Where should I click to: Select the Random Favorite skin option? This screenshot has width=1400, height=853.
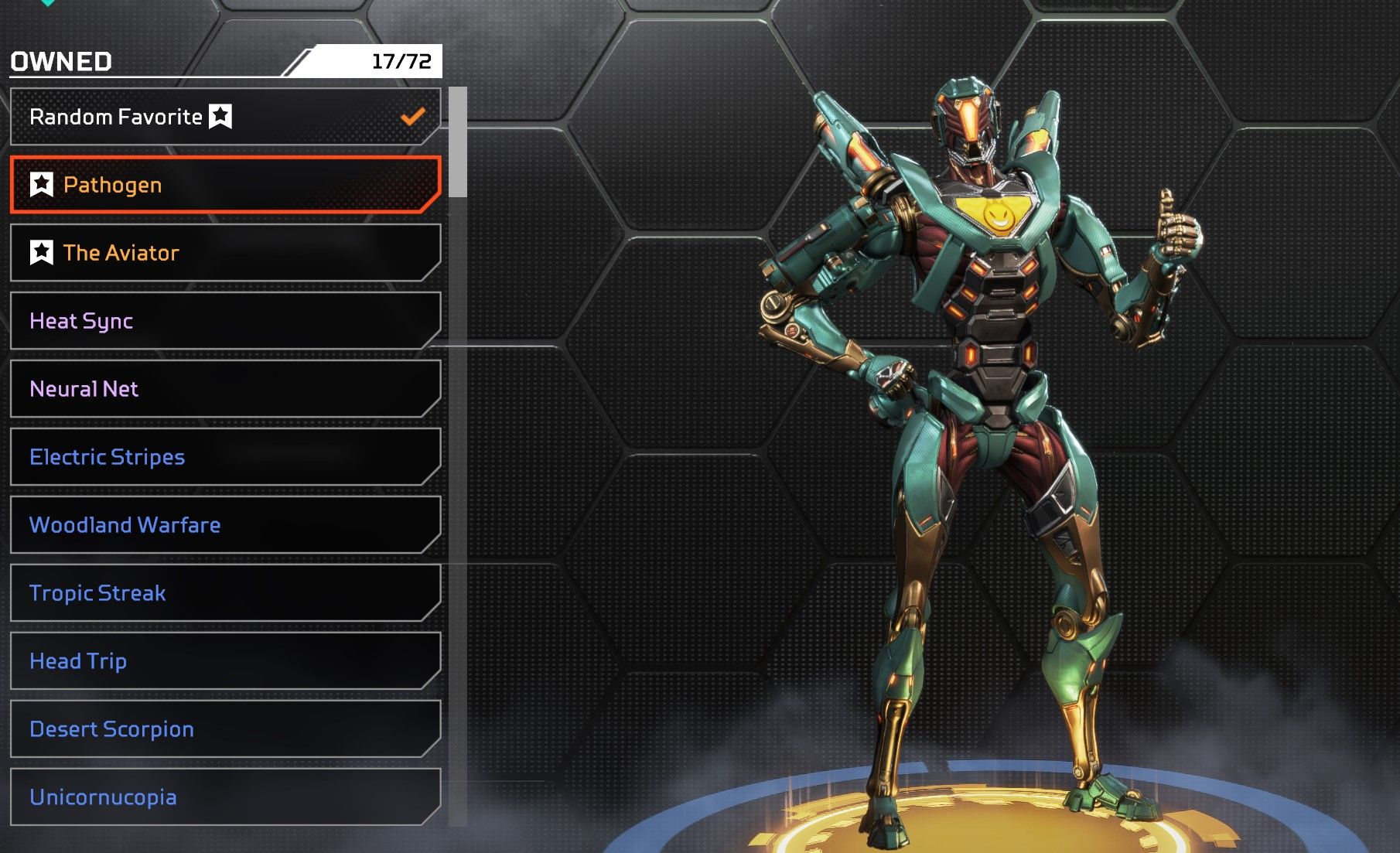tap(224, 117)
